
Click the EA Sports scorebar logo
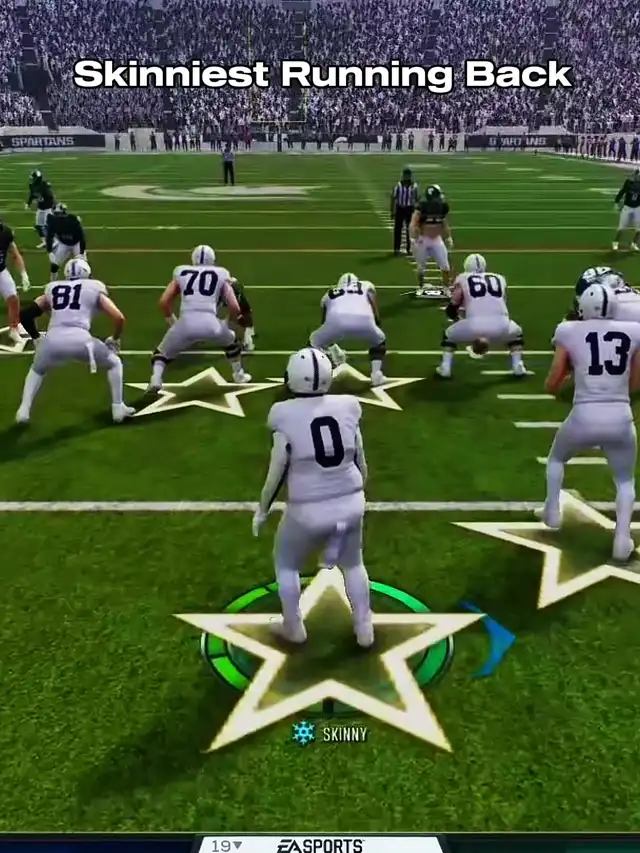coord(320,845)
